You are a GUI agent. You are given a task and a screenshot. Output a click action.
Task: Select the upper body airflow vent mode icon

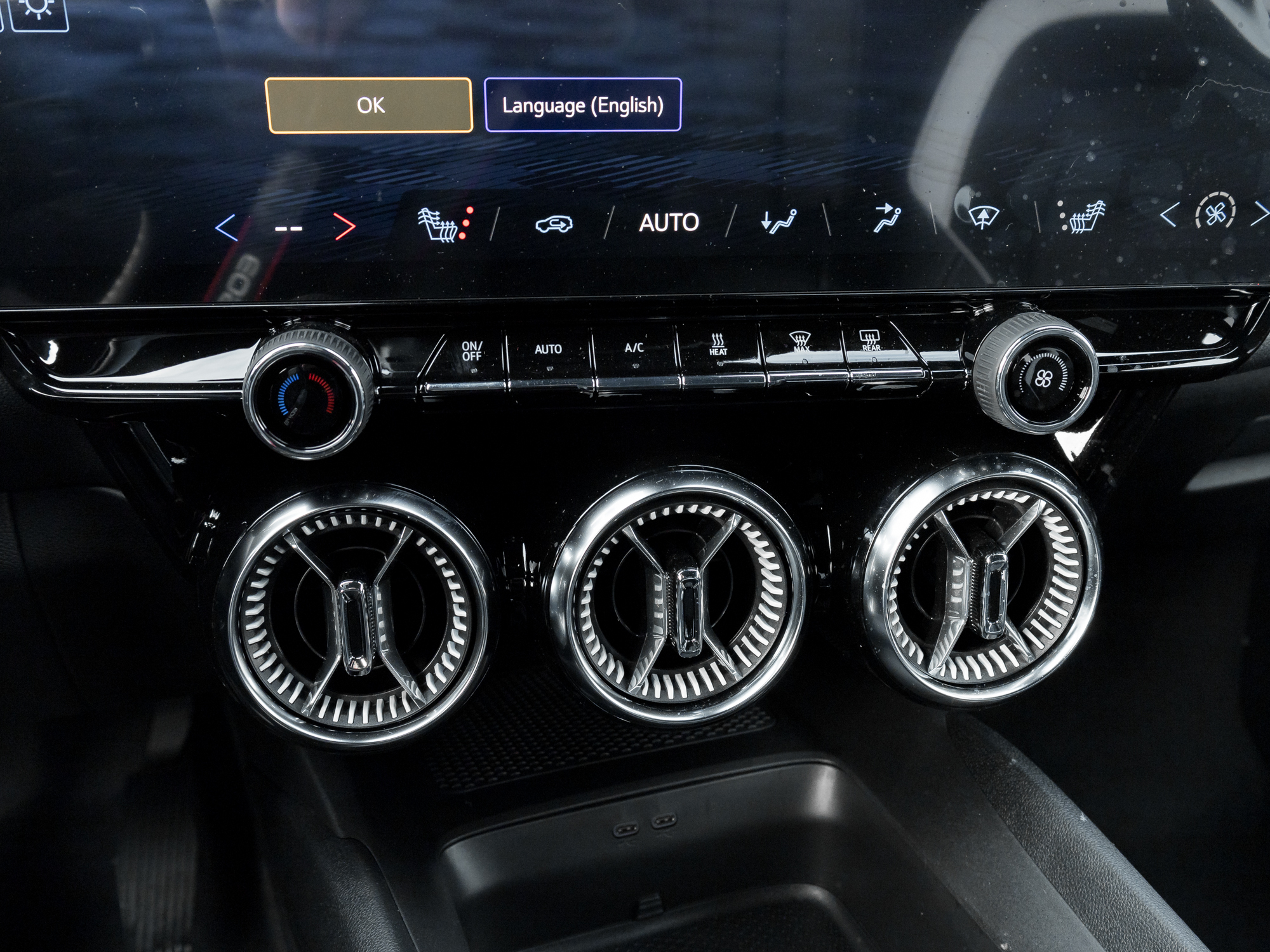[x=886, y=218]
